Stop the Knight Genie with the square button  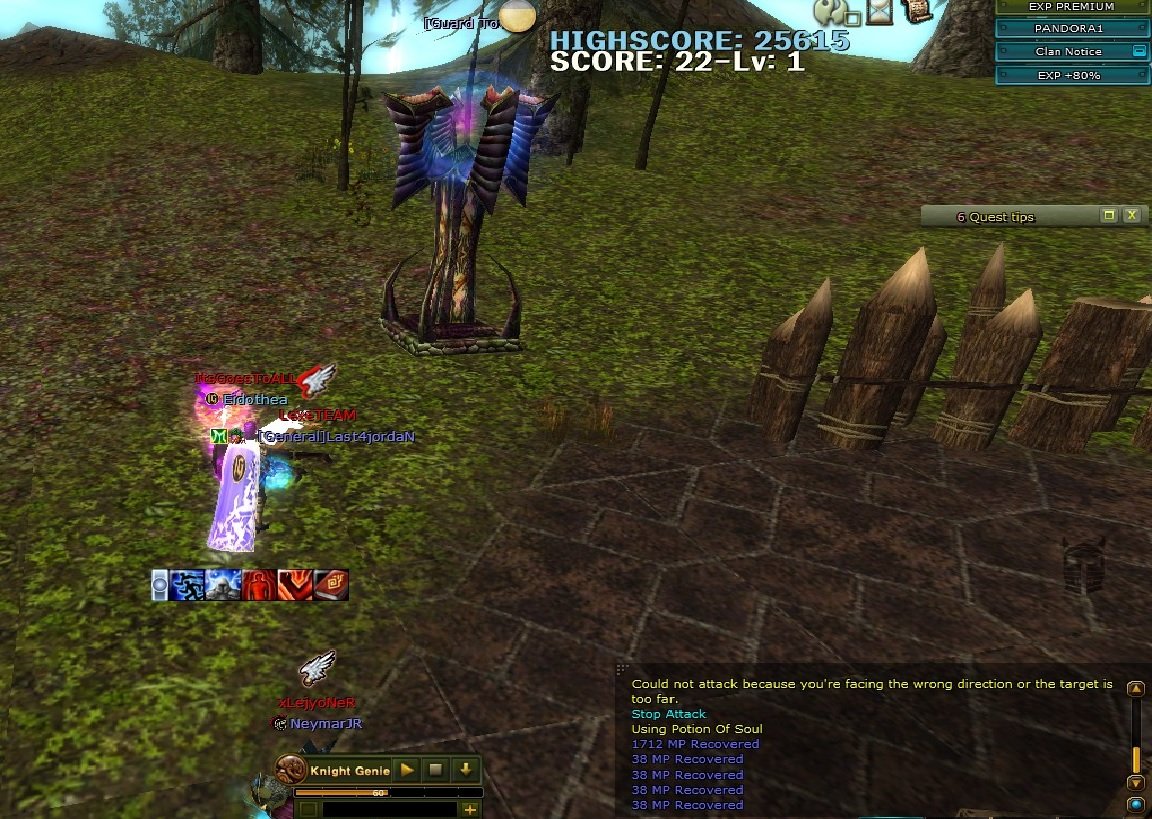[436, 770]
